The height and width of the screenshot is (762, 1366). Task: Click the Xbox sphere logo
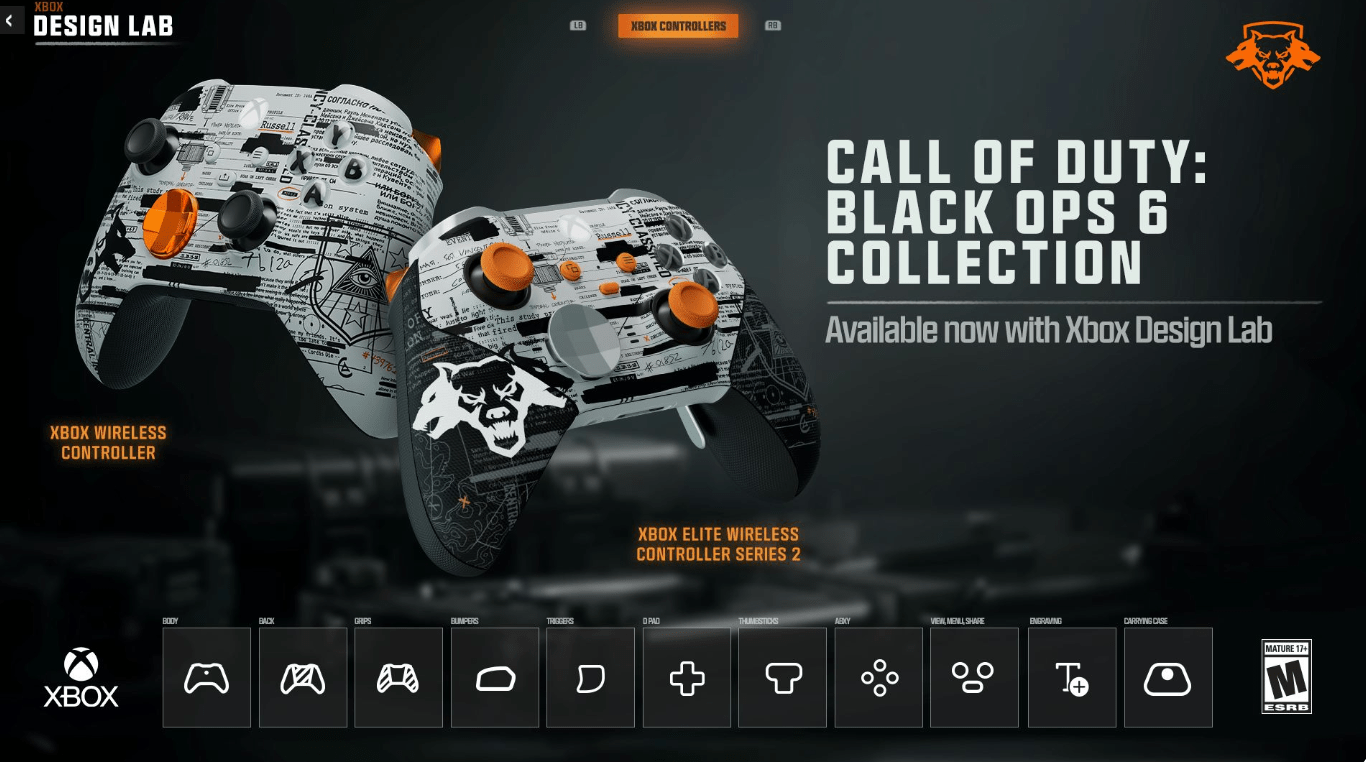(82, 664)
